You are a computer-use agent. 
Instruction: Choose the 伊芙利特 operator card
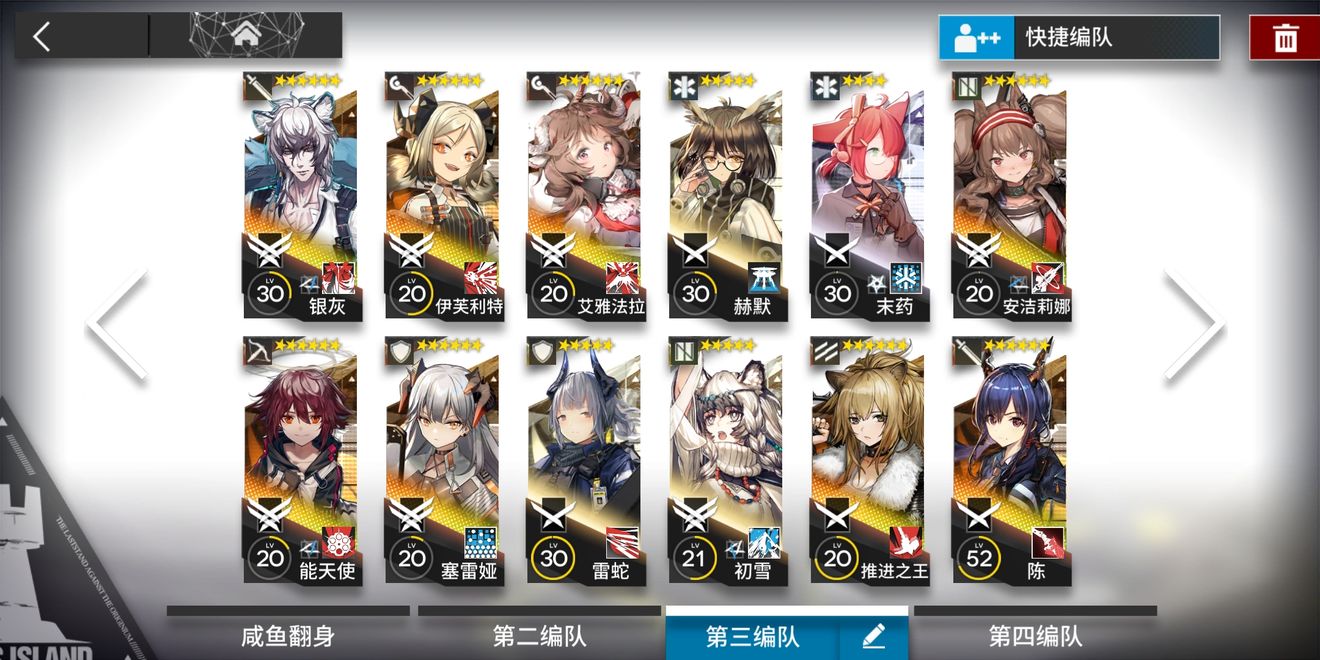click(x=443, y=195)
